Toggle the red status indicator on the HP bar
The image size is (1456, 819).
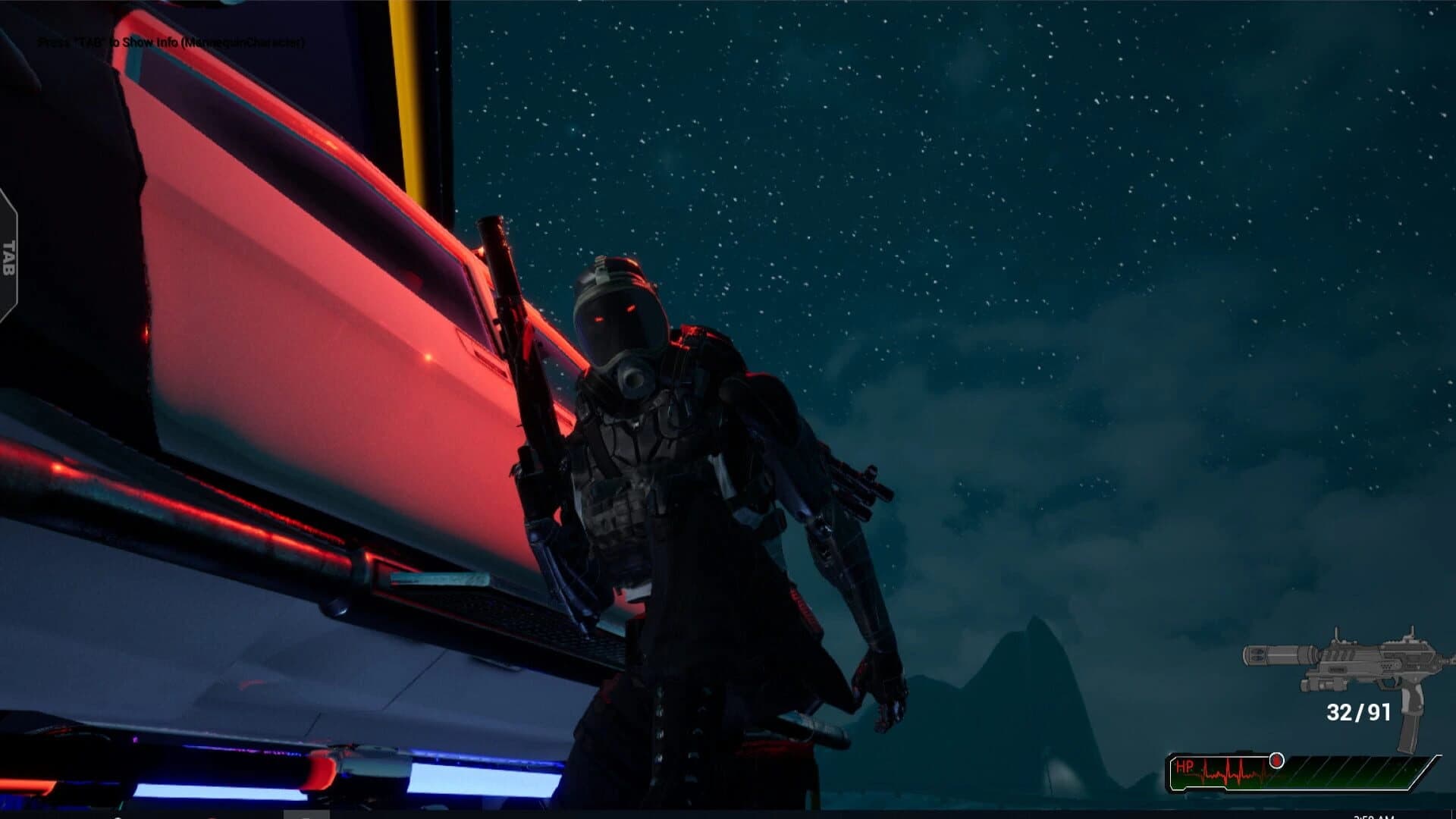(x=1276, y=762)
